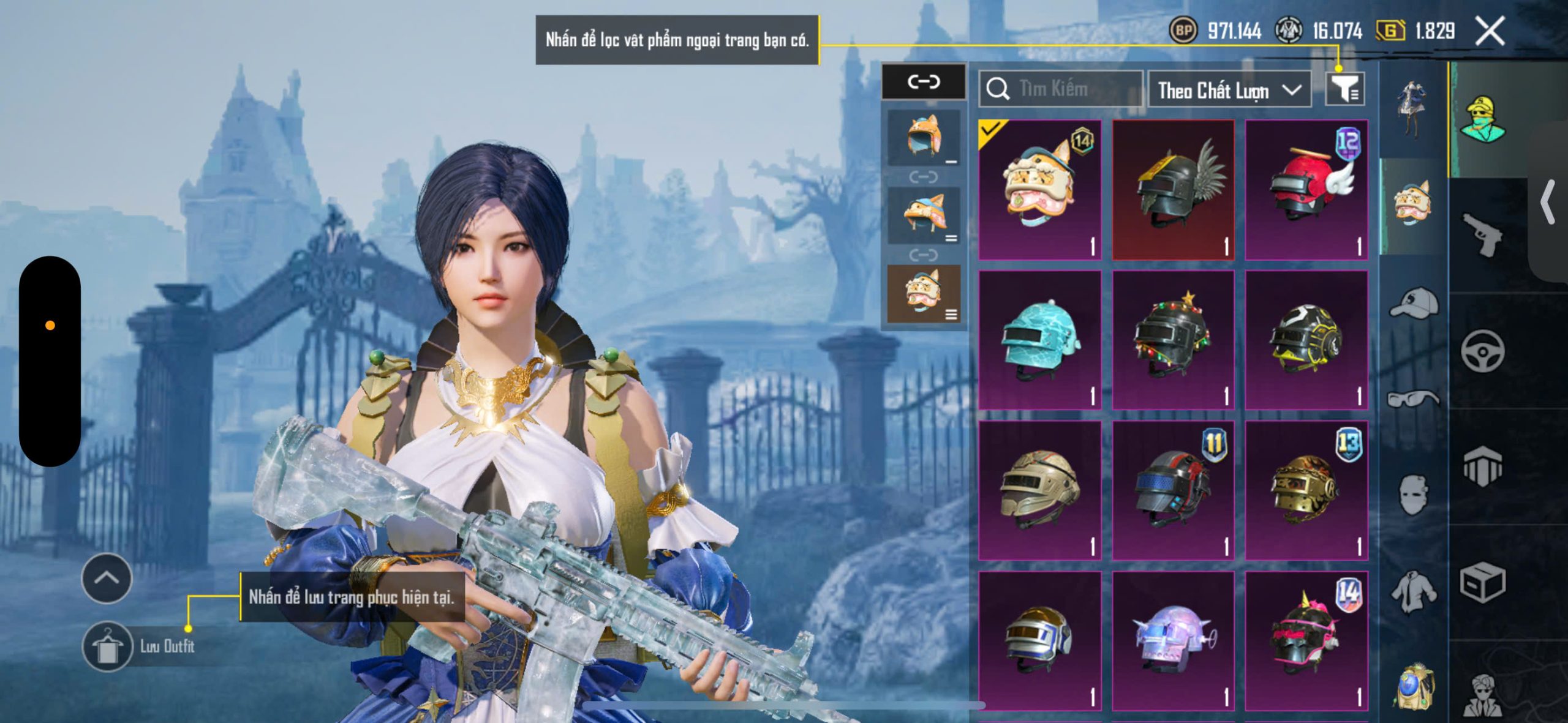Open the Theo Chất Lượn sort dropdown
The image size is (1568, 723).
(x=1229, y=91)
